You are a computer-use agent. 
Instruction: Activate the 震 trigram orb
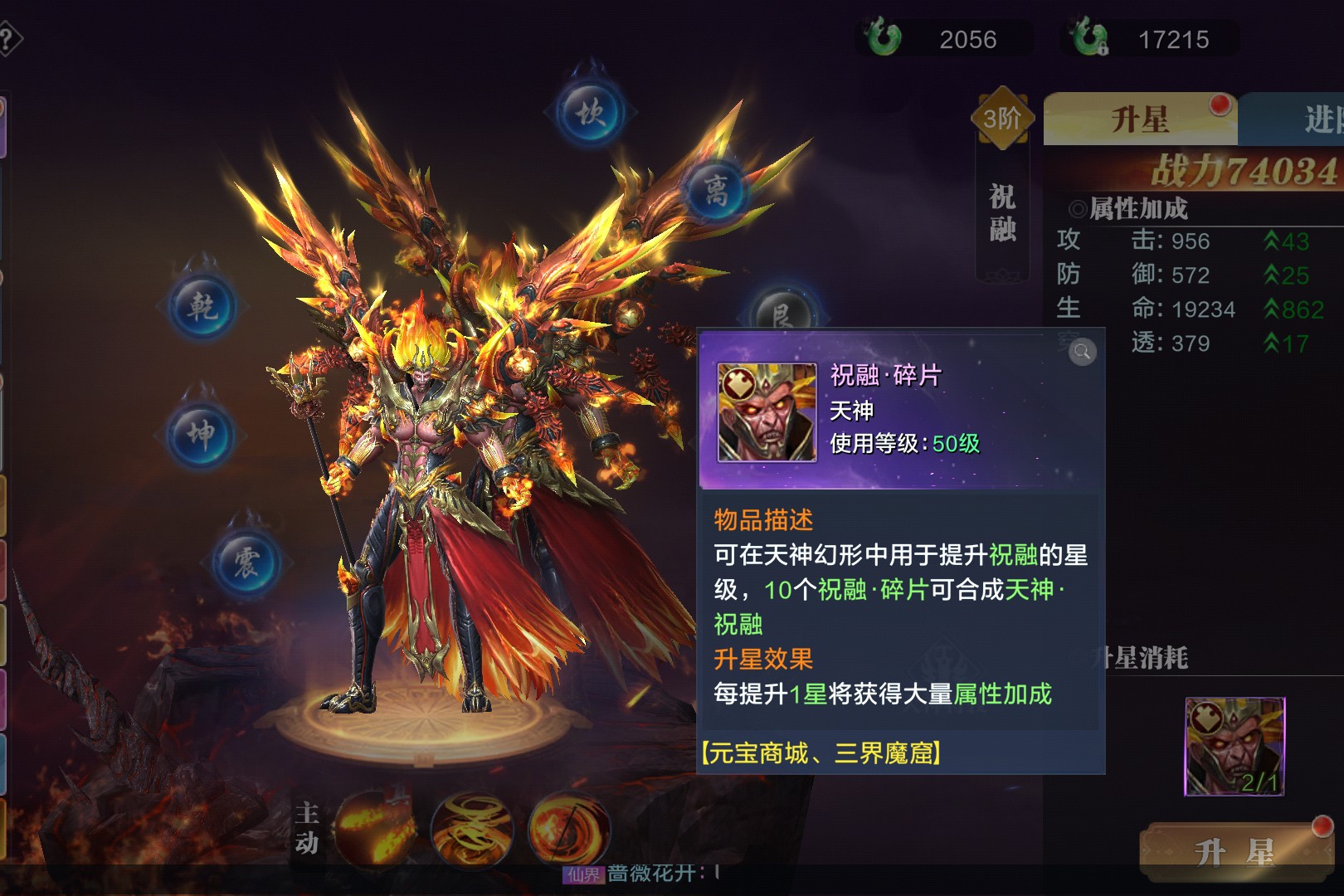tap(246, 562)
